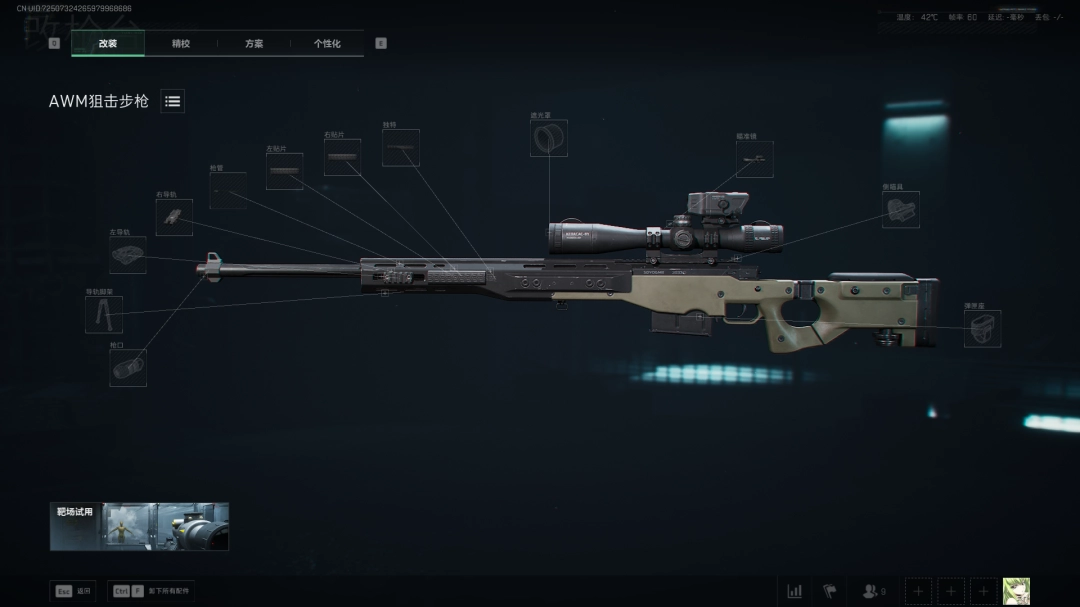Click the 枪管 barrel slot
This screenshot has height=607, width=1080.
228,190
